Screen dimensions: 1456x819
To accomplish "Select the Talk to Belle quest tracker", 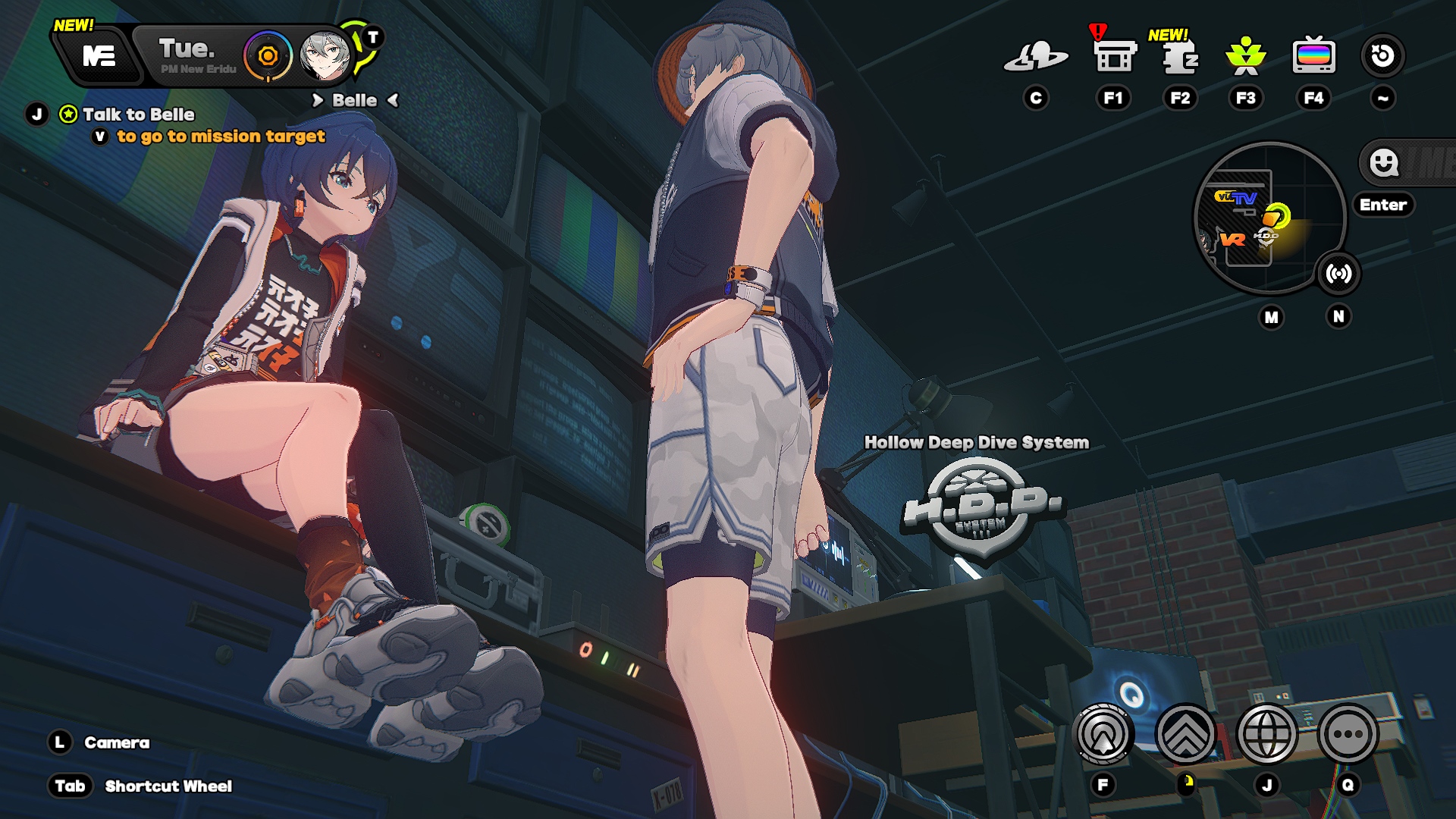I will 138,115.
